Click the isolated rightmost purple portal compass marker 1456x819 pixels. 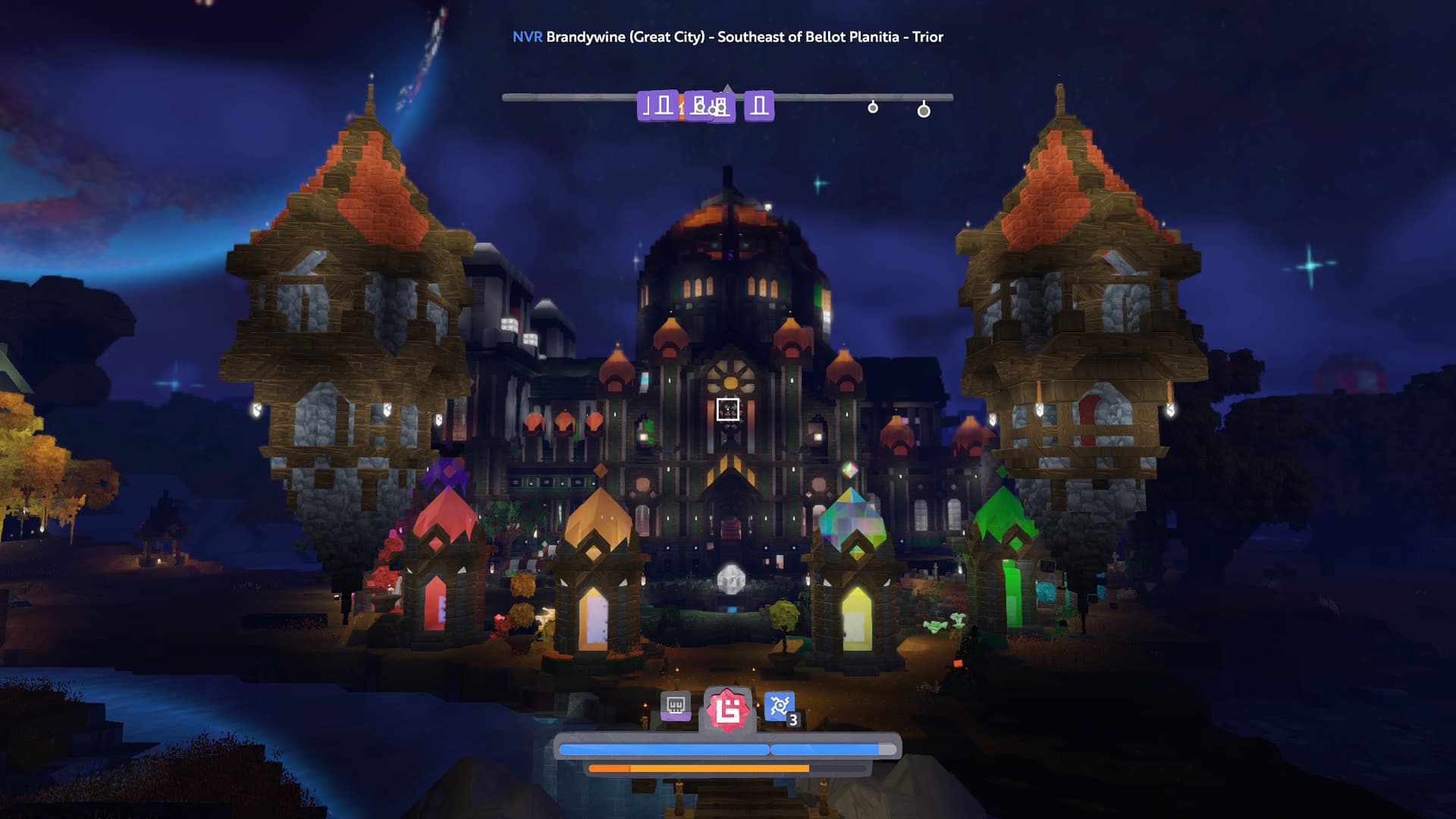click(758, 106)
